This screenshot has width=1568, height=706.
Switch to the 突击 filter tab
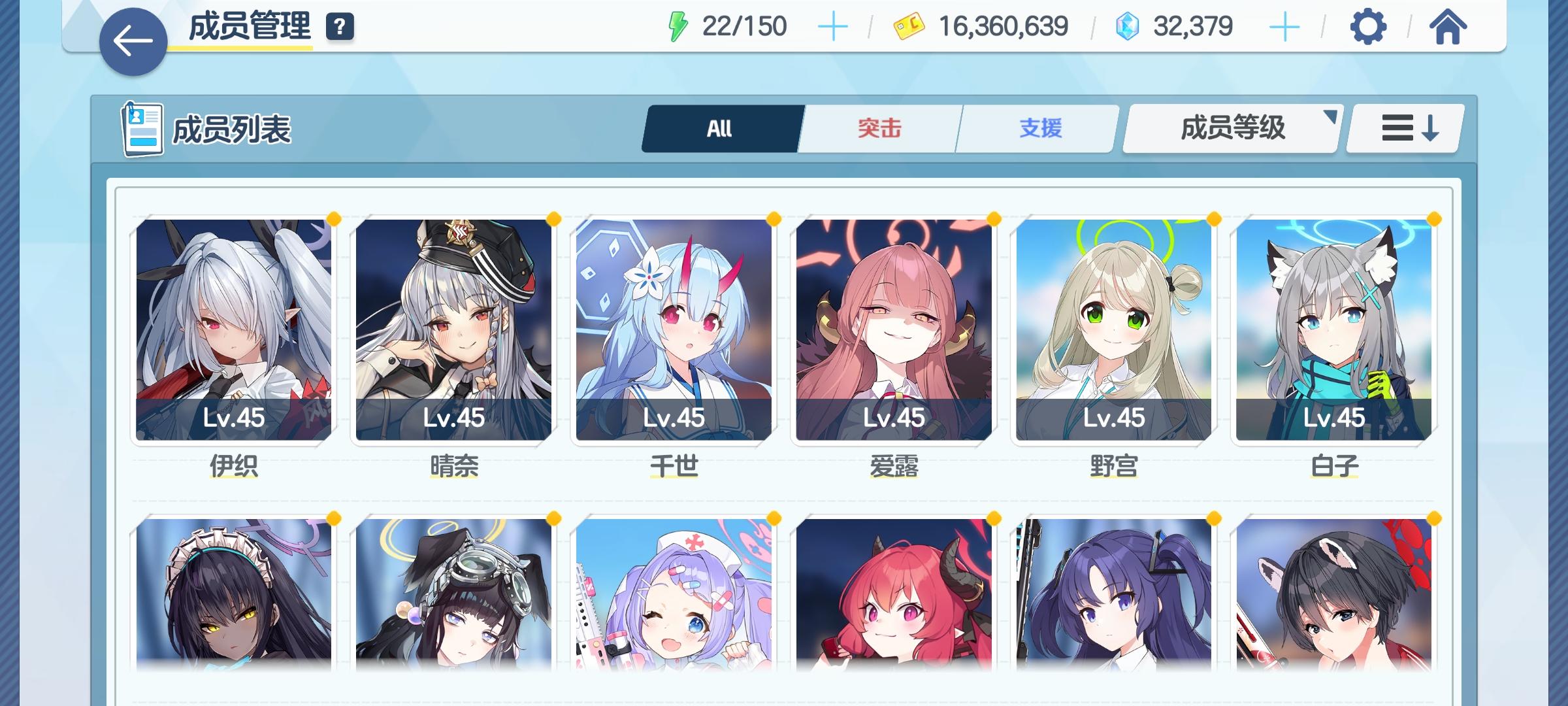coord(878,128)
